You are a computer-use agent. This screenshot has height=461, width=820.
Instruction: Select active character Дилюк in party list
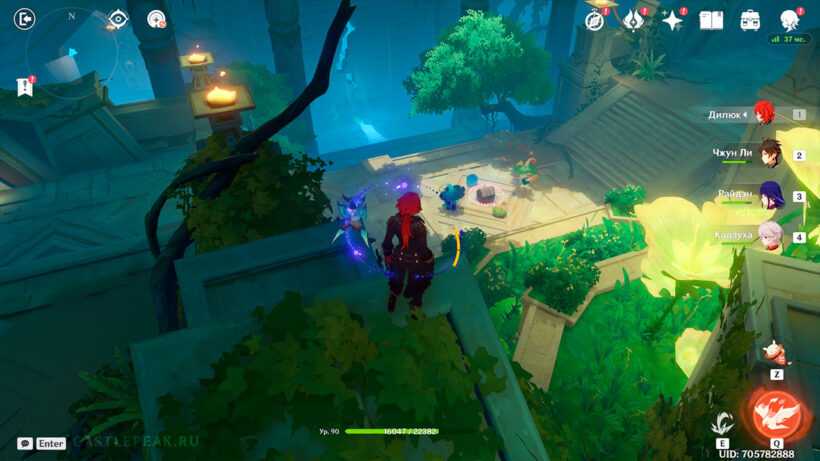[x=765, y=114]
